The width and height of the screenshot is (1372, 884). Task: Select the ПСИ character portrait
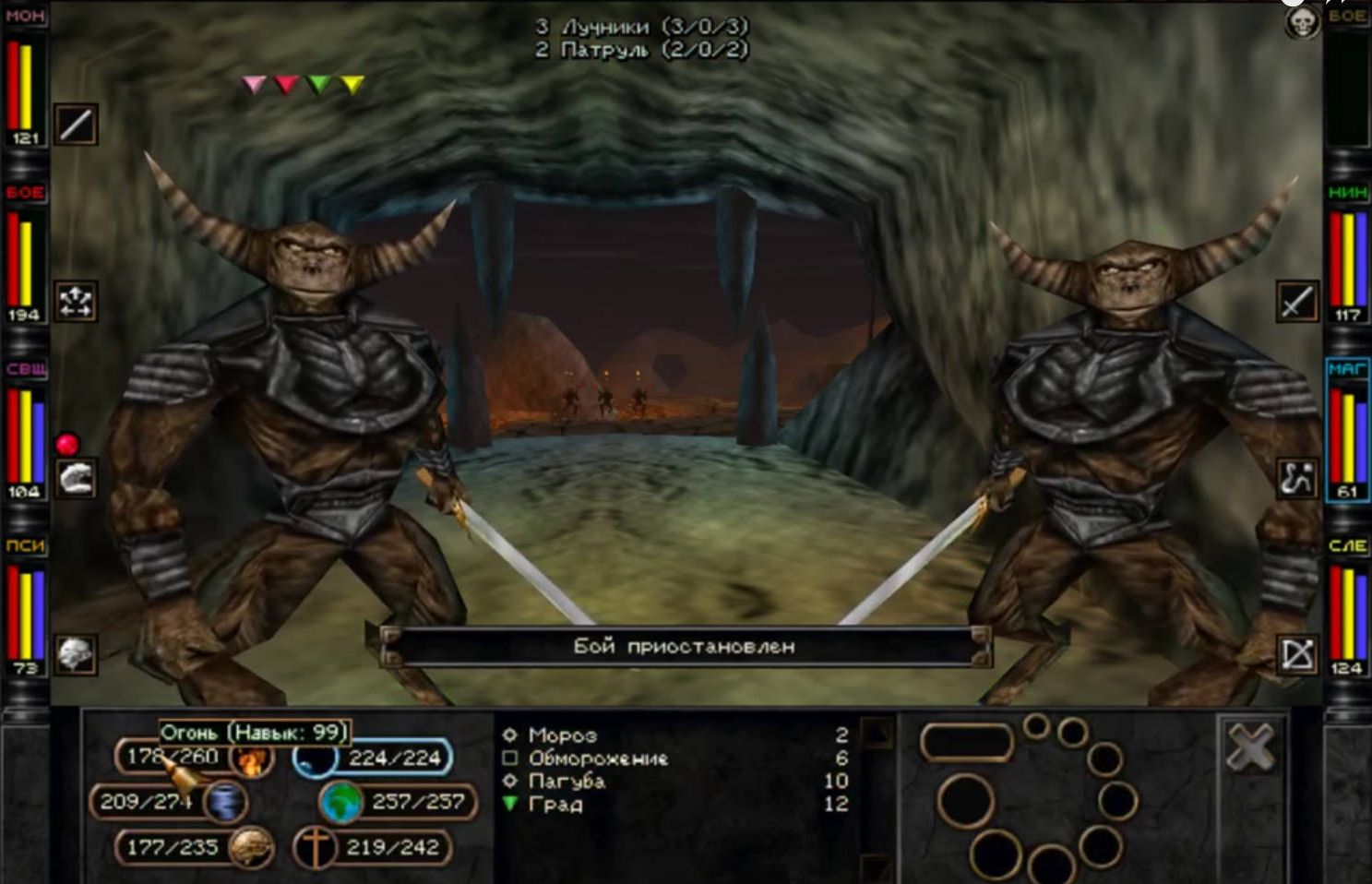(x=24, y=609)
